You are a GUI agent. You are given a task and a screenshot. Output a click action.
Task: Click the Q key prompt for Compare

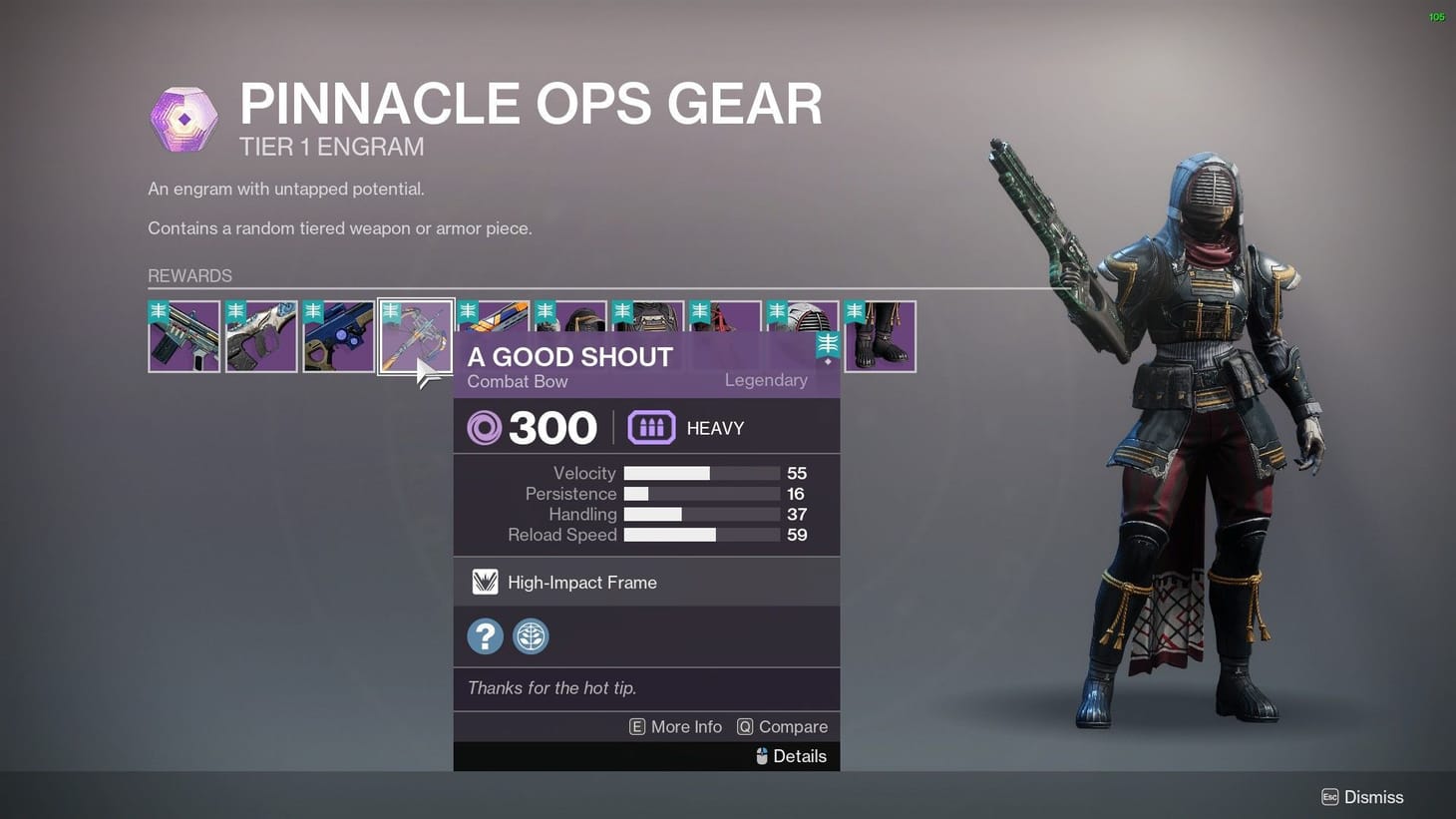(744, 726)
